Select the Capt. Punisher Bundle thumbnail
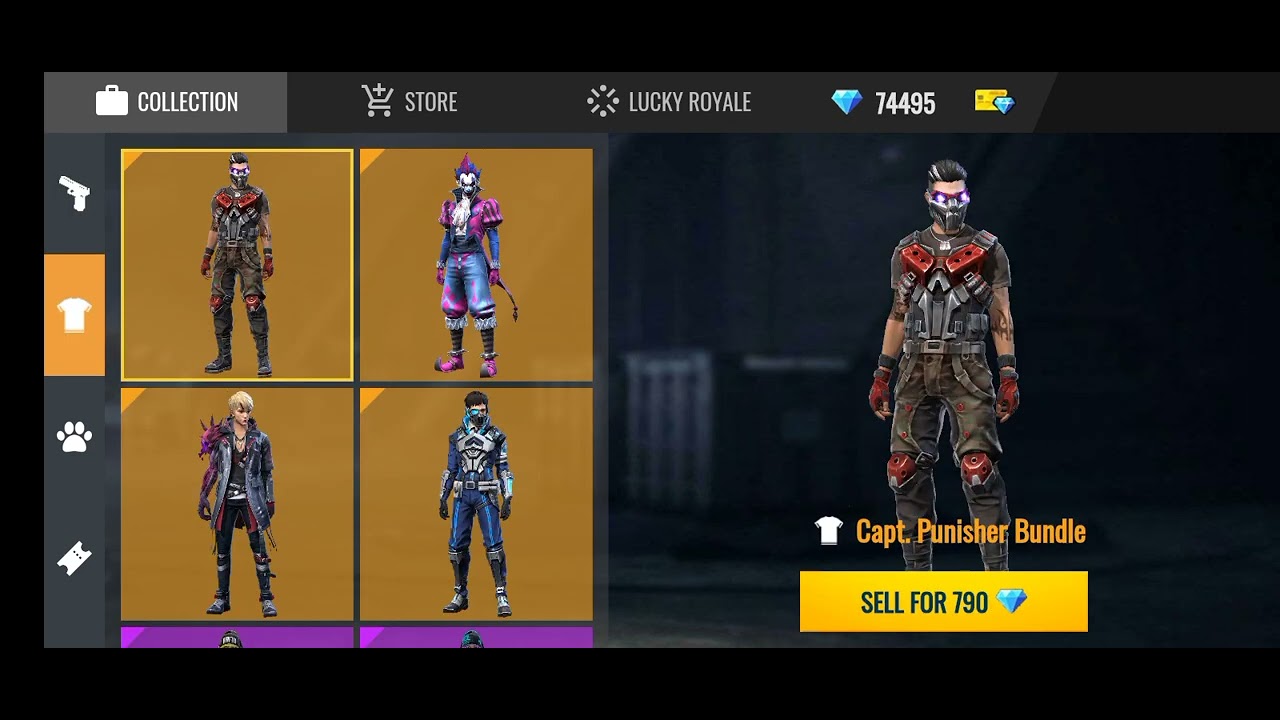 (x=236, y=263)
